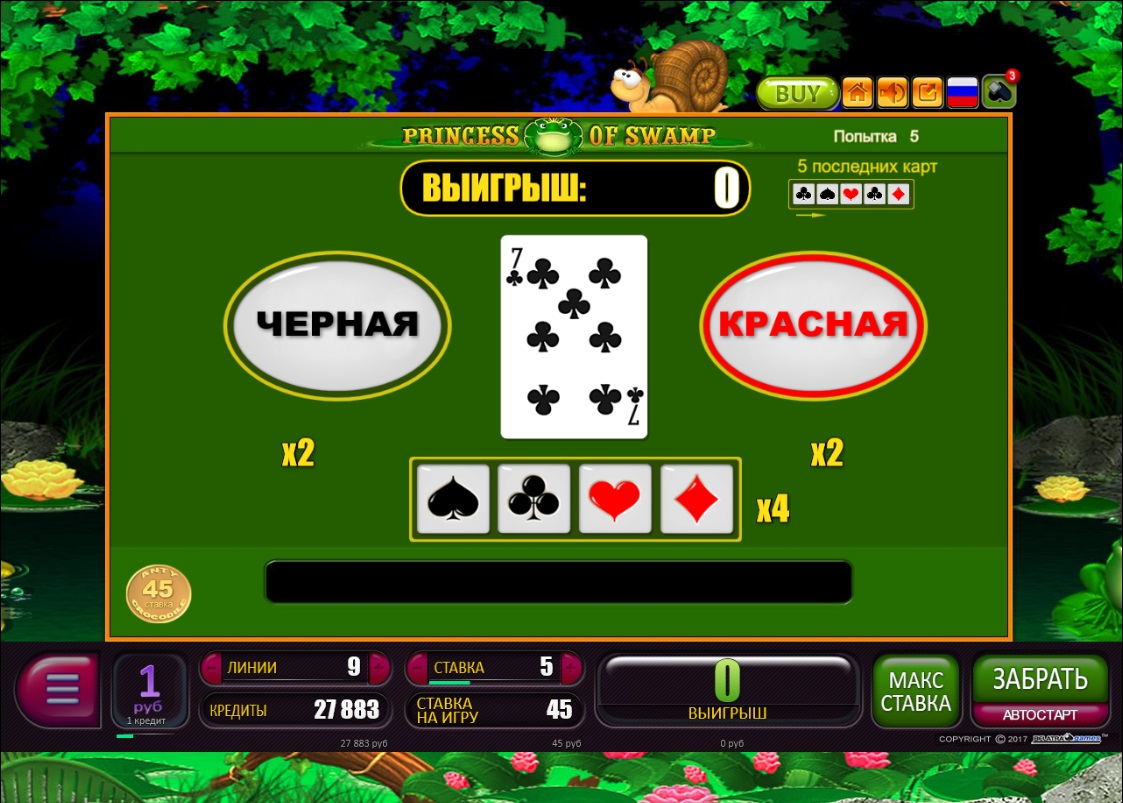Click the МАКС СТАВКА button

pyautogui.click(x=916, y=691)
